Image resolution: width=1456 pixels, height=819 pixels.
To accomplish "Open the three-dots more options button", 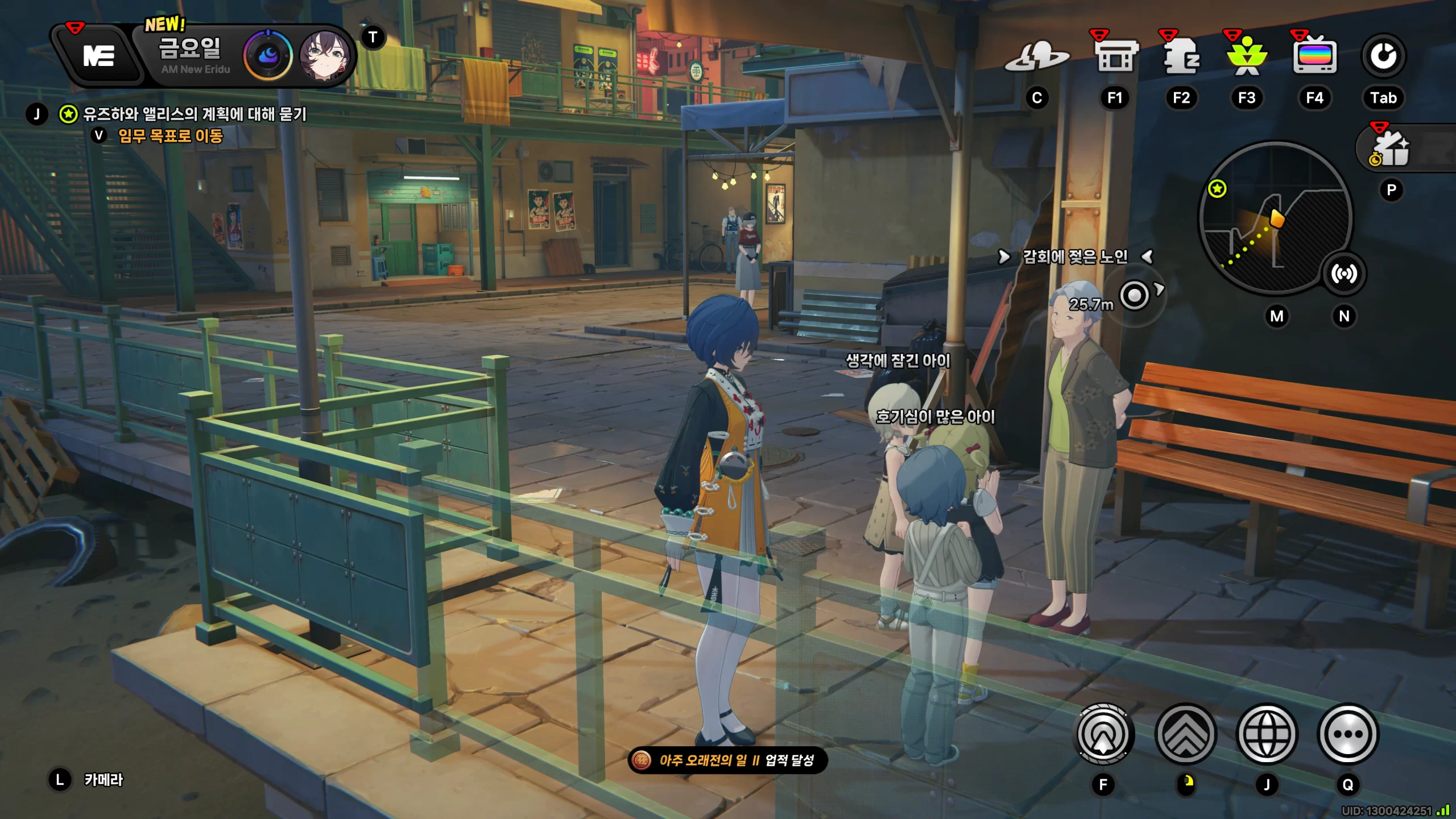I will point(1348,734).
